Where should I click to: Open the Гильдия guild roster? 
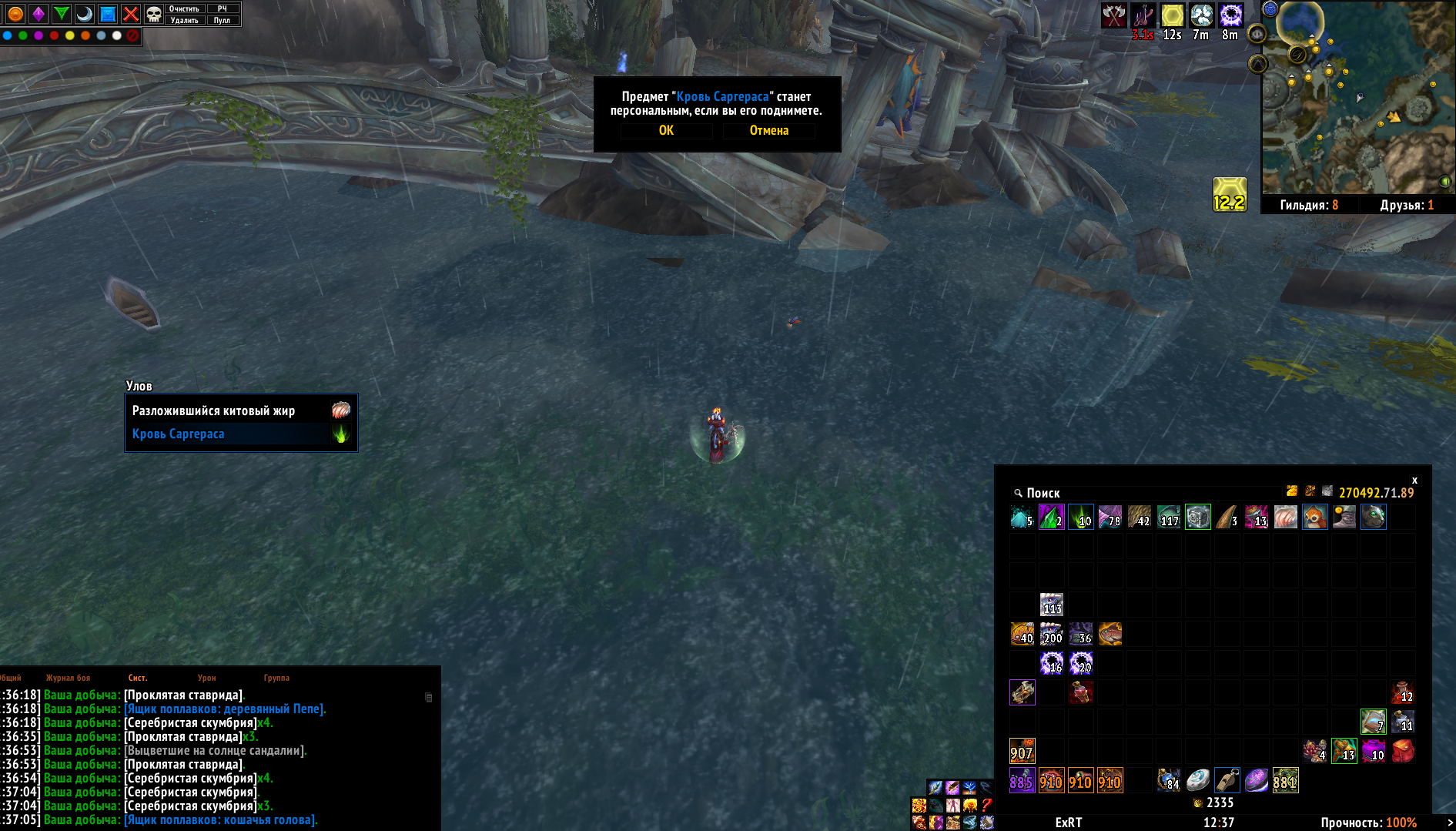(1308, 205)
